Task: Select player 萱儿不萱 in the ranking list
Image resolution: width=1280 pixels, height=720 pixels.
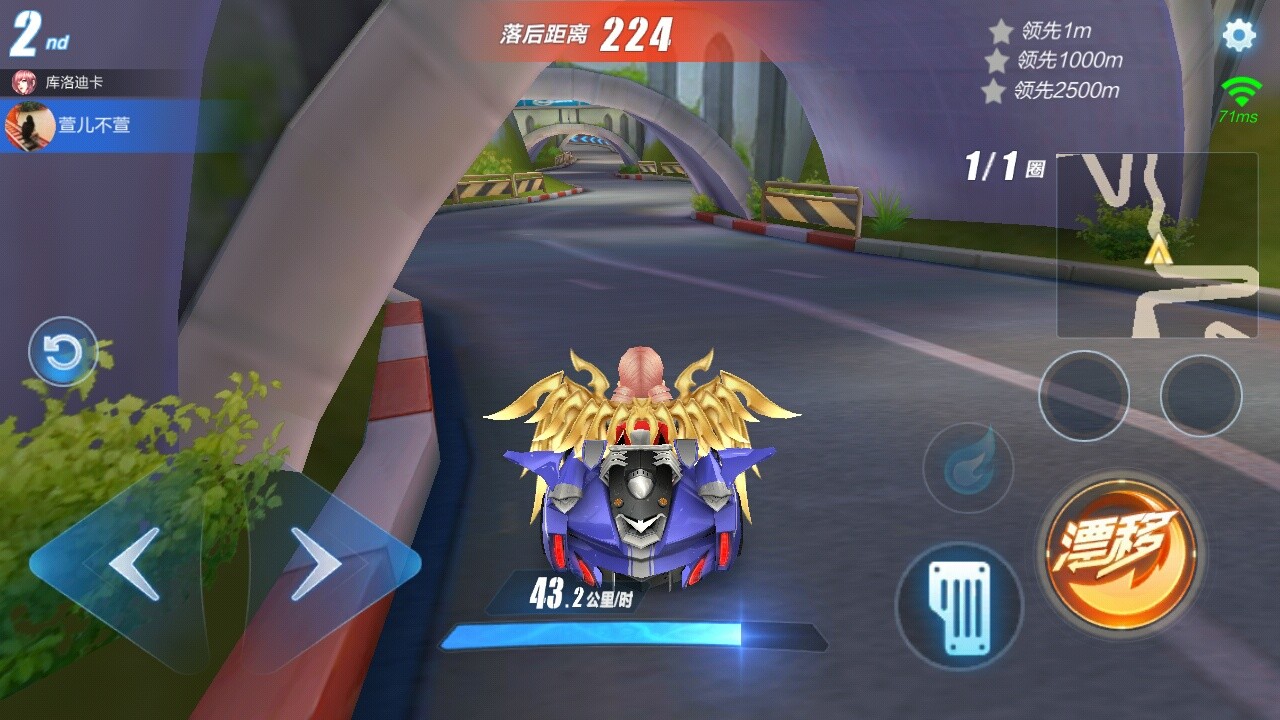Action: coord(93,126)
